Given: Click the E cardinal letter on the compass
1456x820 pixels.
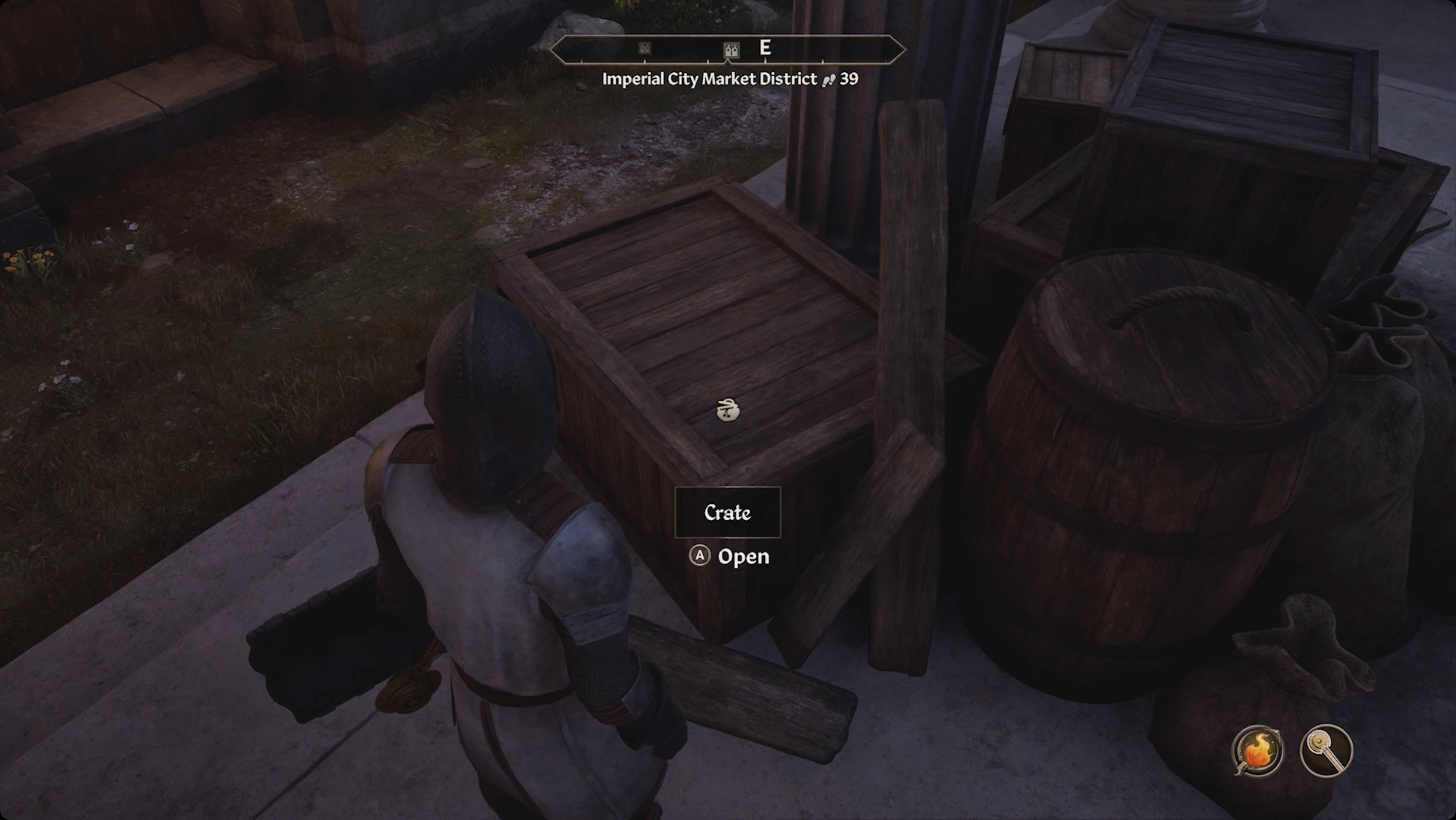Looking at the screenshot, I should tap(766, 49).
